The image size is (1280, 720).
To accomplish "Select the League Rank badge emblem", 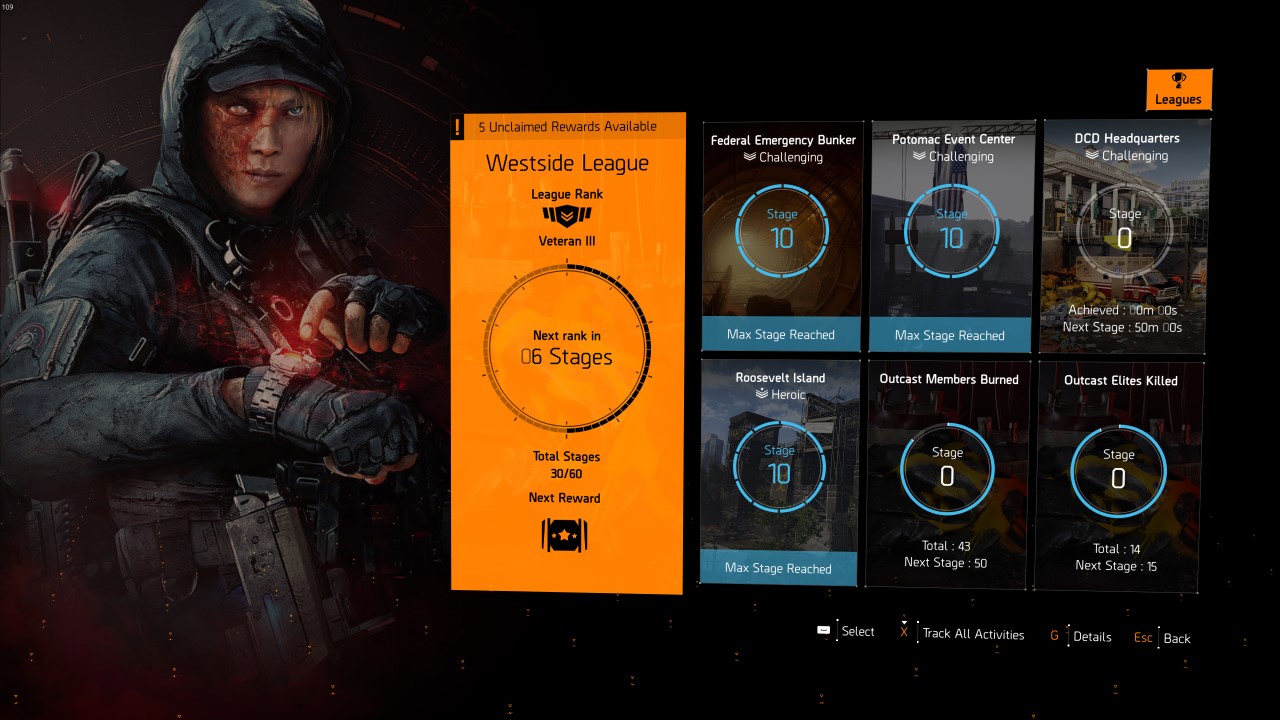I will tap(566, 215).
